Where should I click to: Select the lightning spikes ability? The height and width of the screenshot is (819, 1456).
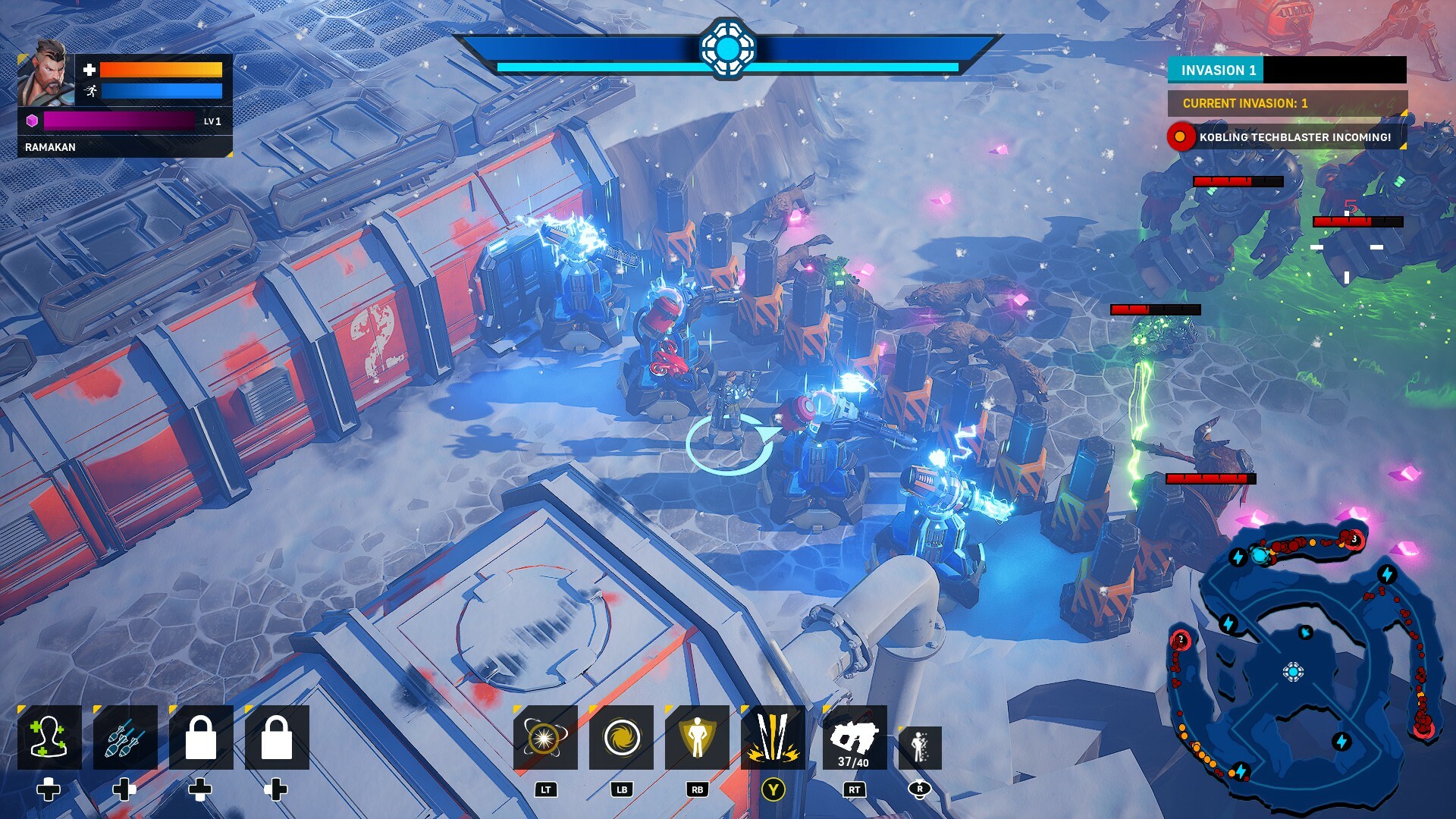[x=773, y=738]
